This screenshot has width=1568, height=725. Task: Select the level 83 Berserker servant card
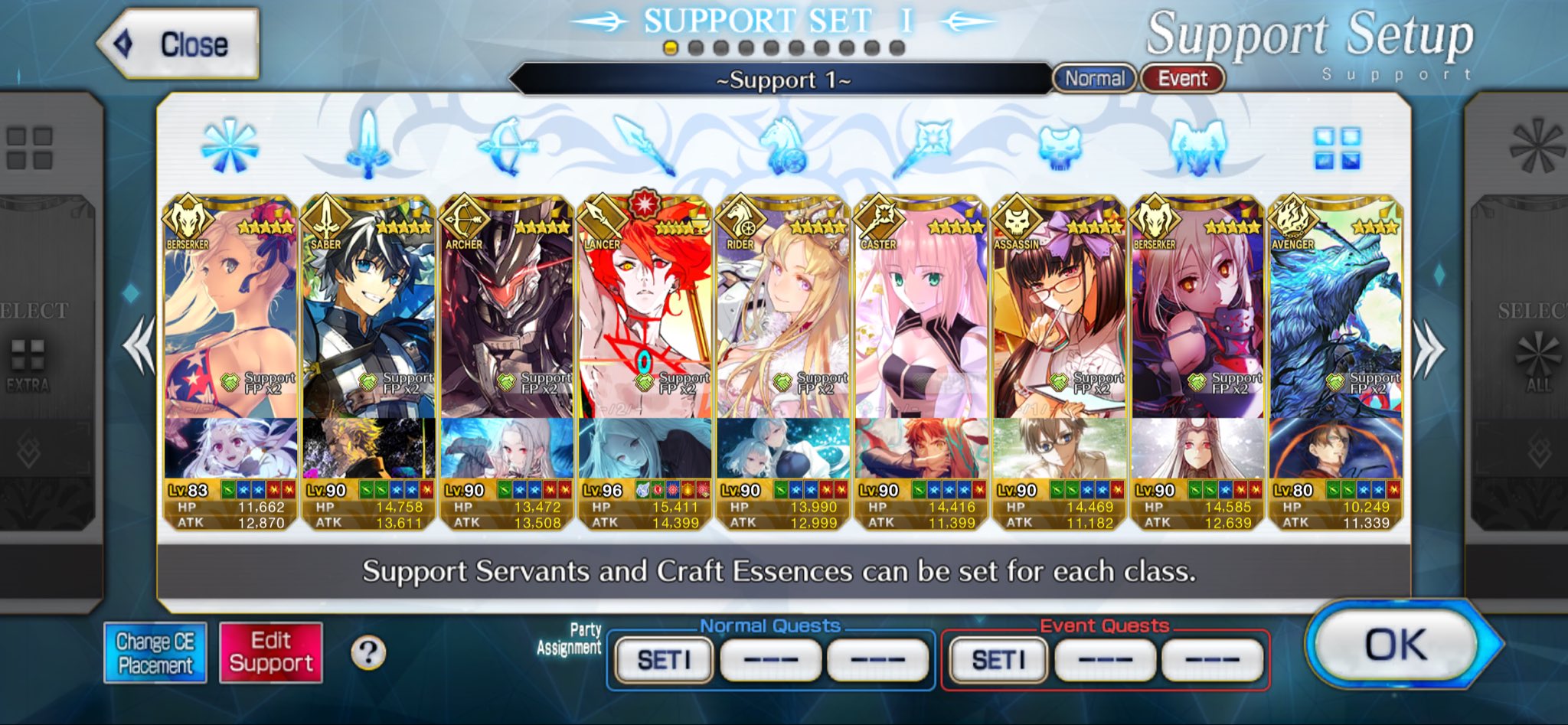(x=230, y=322)
